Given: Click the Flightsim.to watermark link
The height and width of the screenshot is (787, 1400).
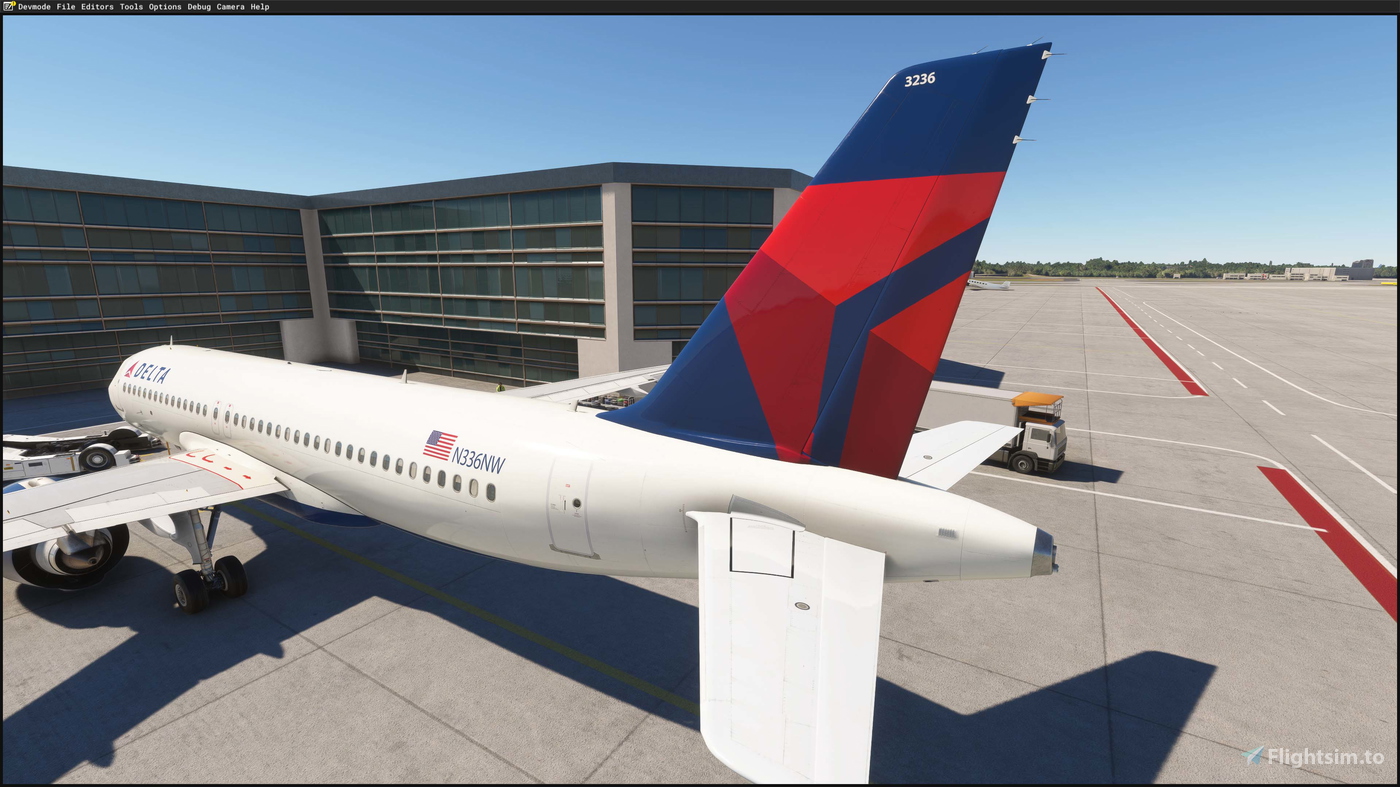Looking at the screenshot, I should [x=1322, y=757].
